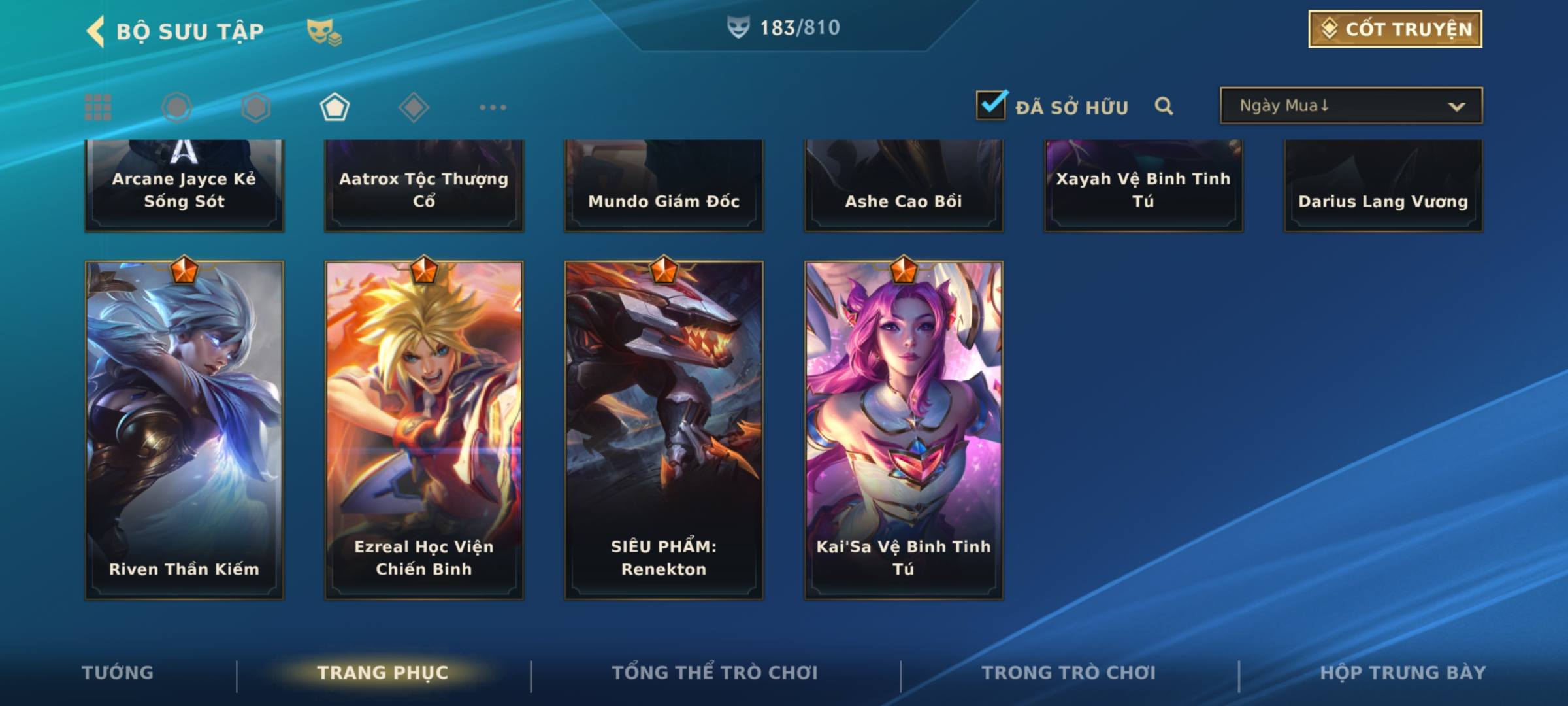The height and width of the screenshot is (706, 1568).
Task: Open the three-dots more filters
Action: point(493,107)
